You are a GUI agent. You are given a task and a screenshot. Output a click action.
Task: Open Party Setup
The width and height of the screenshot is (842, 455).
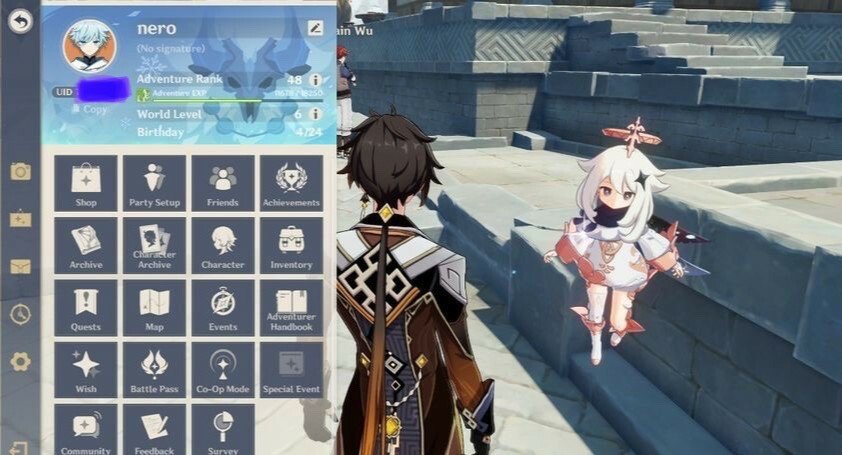[154, 184]
